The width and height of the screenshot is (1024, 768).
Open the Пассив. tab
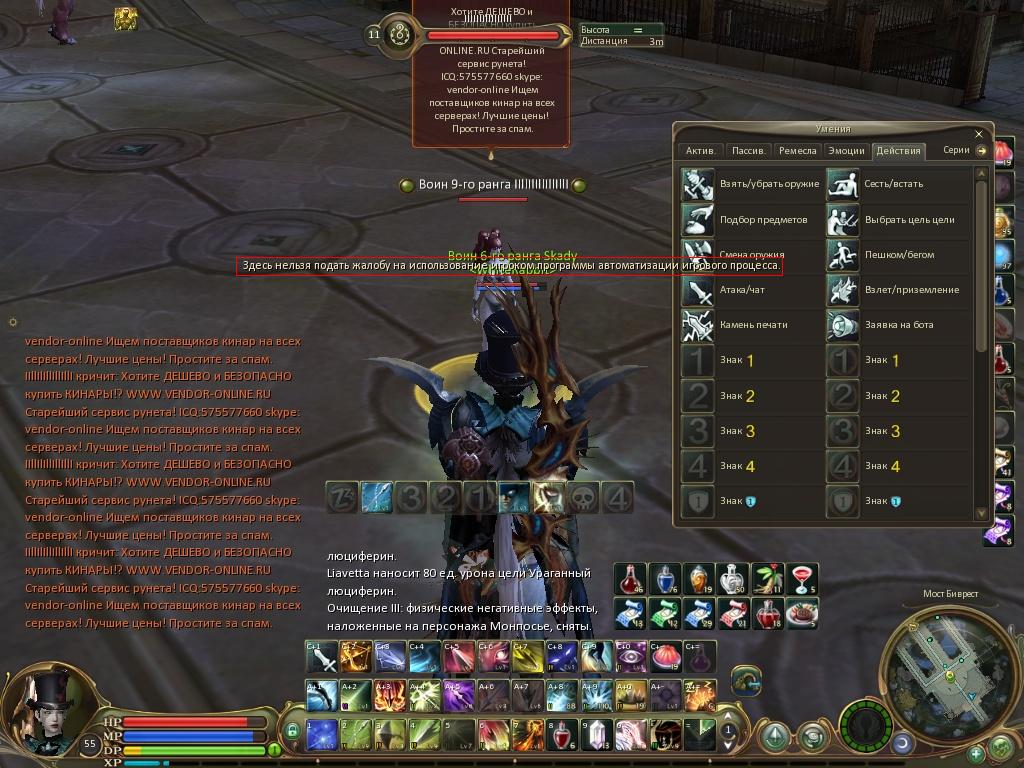tap(749, 151)
